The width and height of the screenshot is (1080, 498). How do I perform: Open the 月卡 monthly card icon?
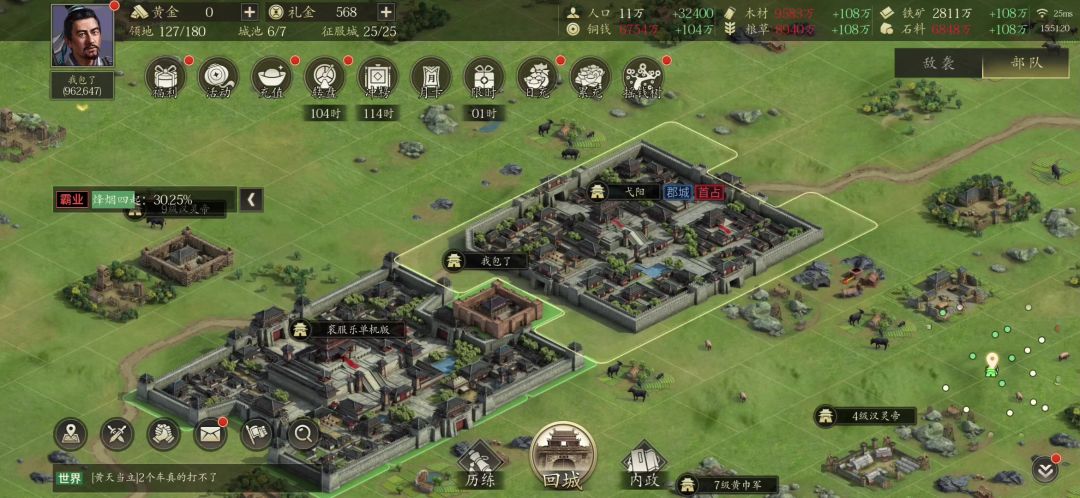coord(431,77)
